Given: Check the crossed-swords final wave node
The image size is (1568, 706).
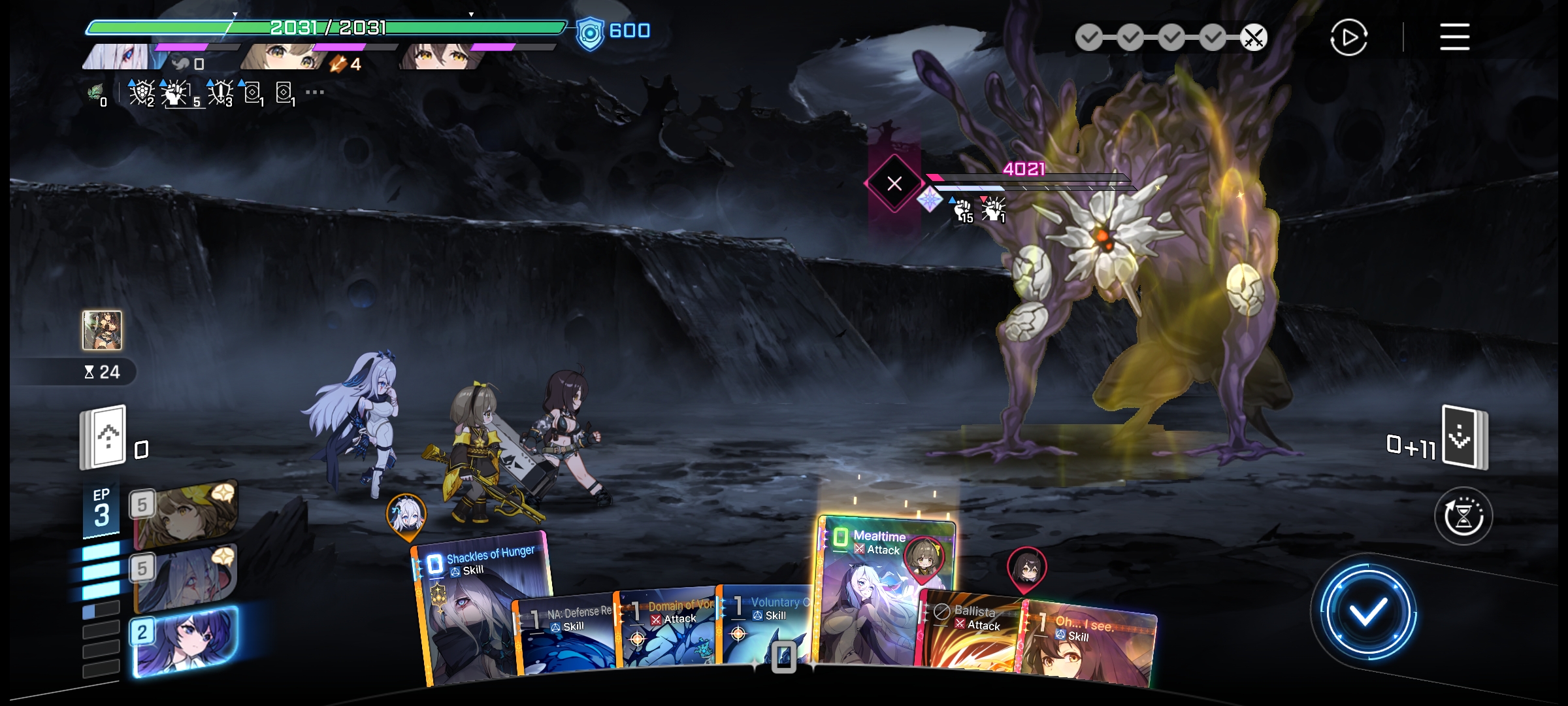Looking at the screenshot, I should [x=1253, y=38].
